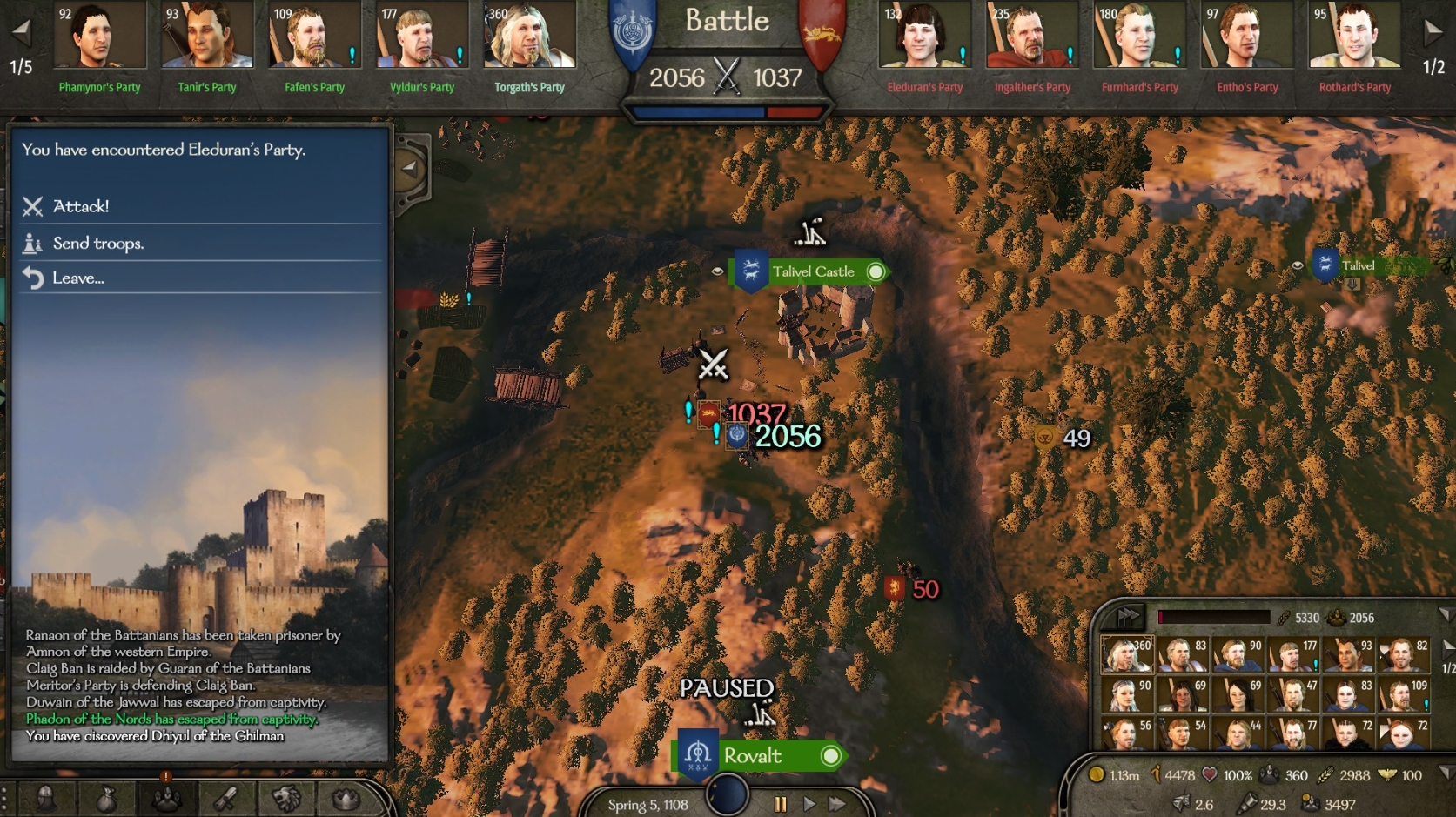Choose Leave to exit the encounter

pyautogui.click(x=77, y=278)
